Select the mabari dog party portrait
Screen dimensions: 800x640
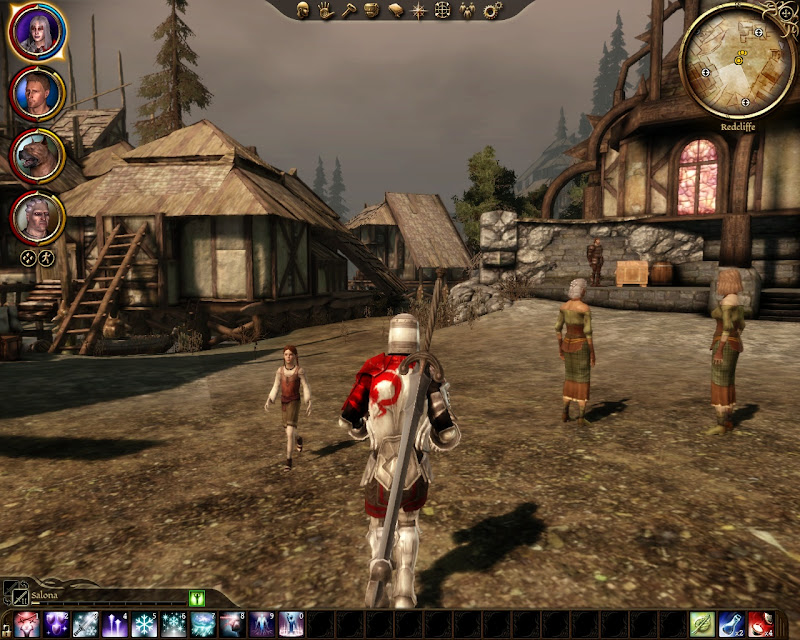(x=38, y=155)
